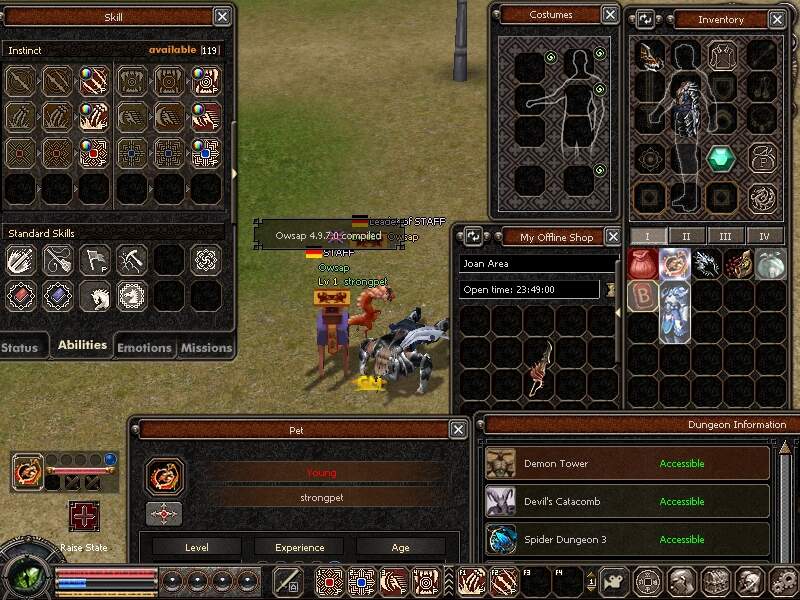
Task: Close the My Offline Shop window
Action: 611,237
